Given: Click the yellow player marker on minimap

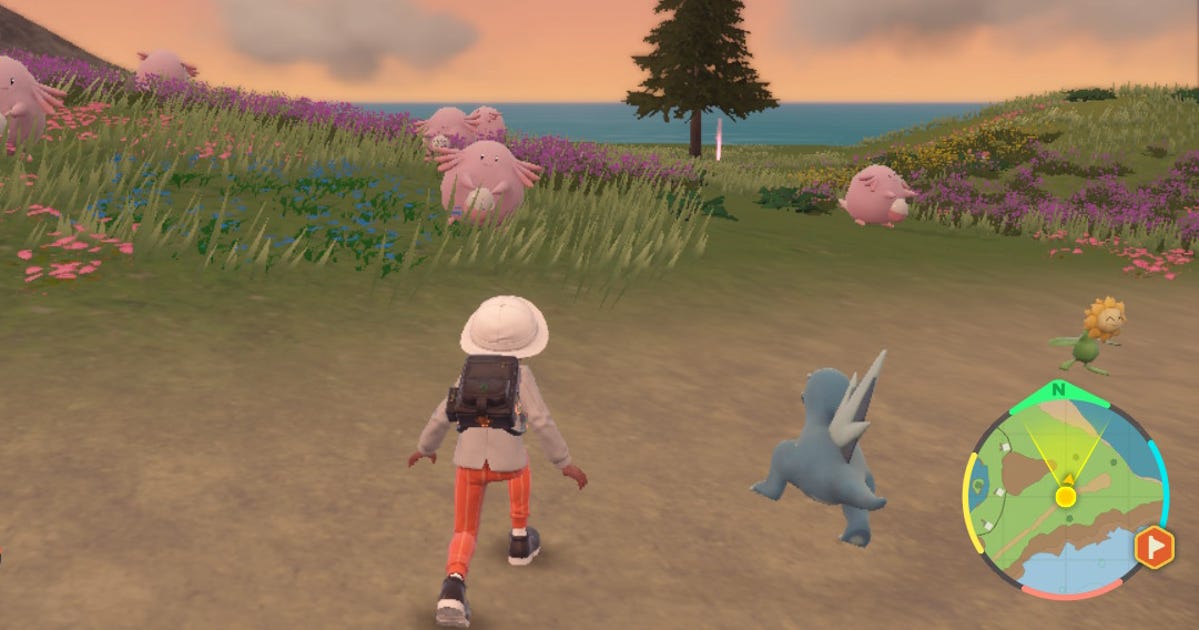Looking at the screenshot, I should coord(1066,496).
